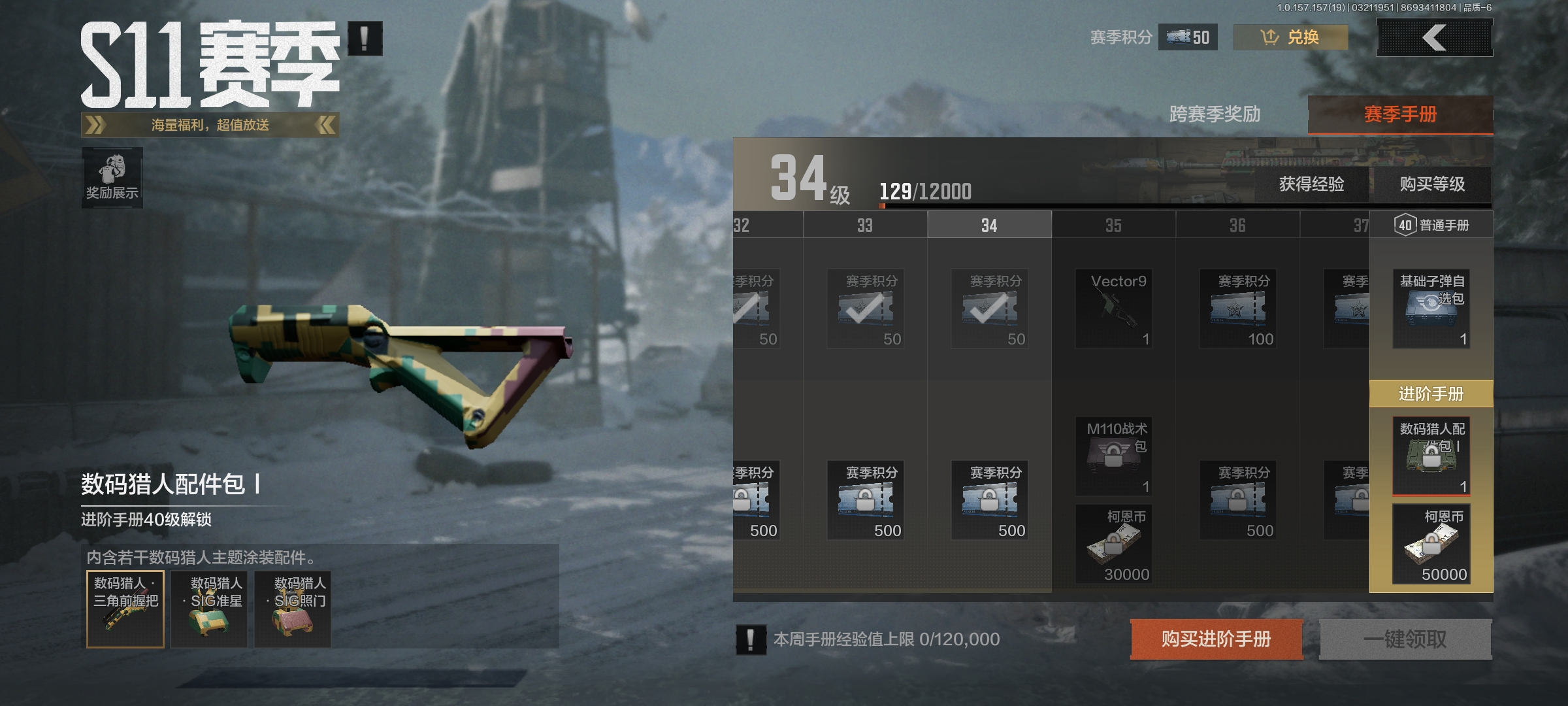This screenshot has height=706, width=1568.
Task: Select the 赛季手册 tab
Action: [1400, 115]
